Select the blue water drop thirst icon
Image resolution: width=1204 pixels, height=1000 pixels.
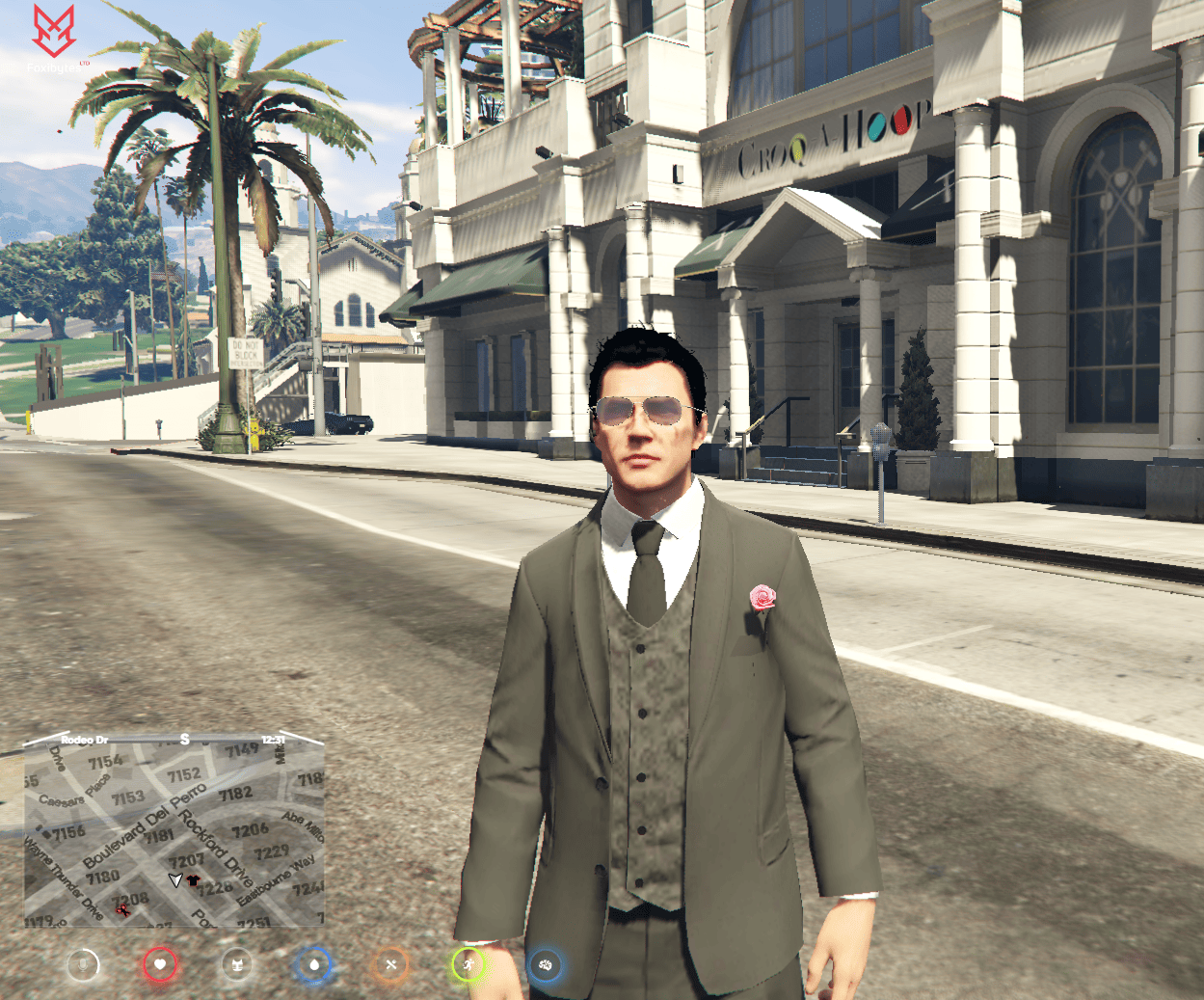click(x=314, y=963)
